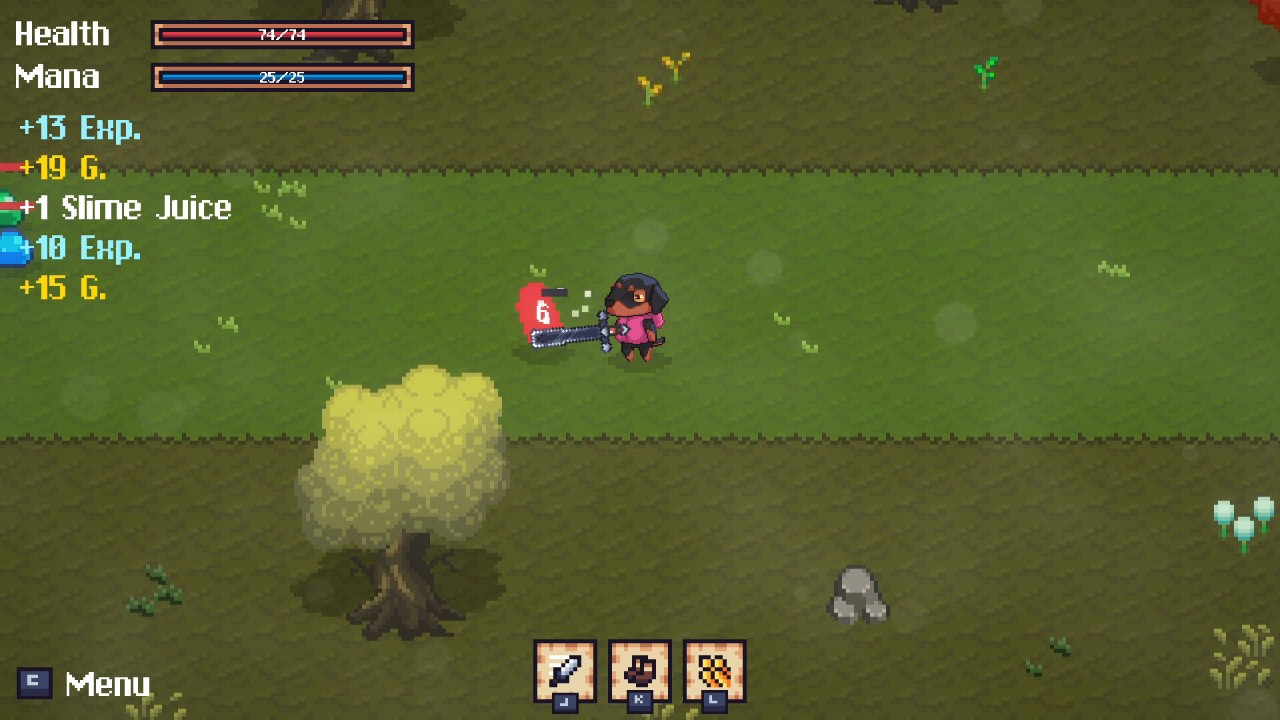
Task: Activate the sword slash ability slot
Action: pos(565,670)
